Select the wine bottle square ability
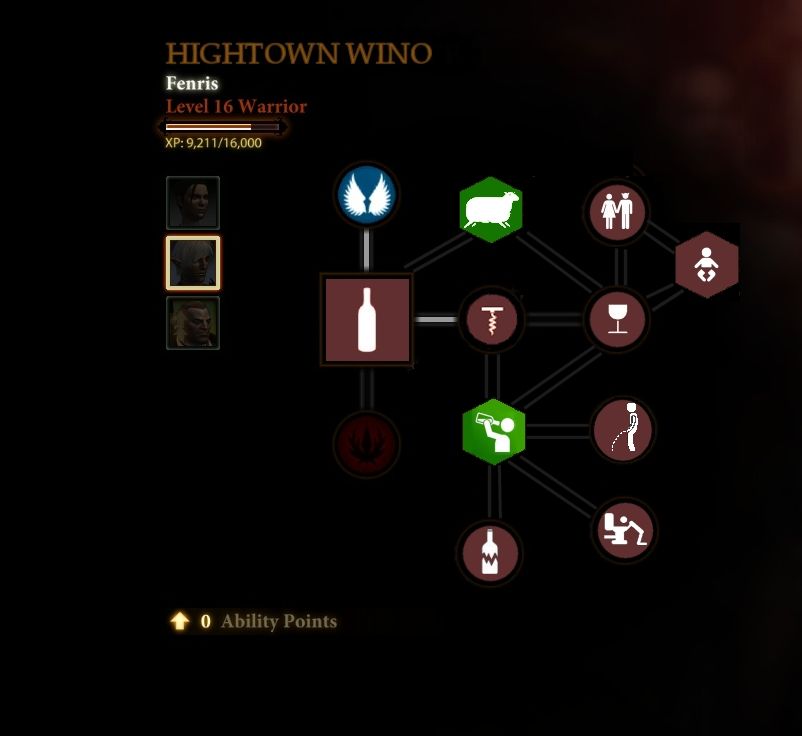Viewport: 802px width, 736px height. 366,320
